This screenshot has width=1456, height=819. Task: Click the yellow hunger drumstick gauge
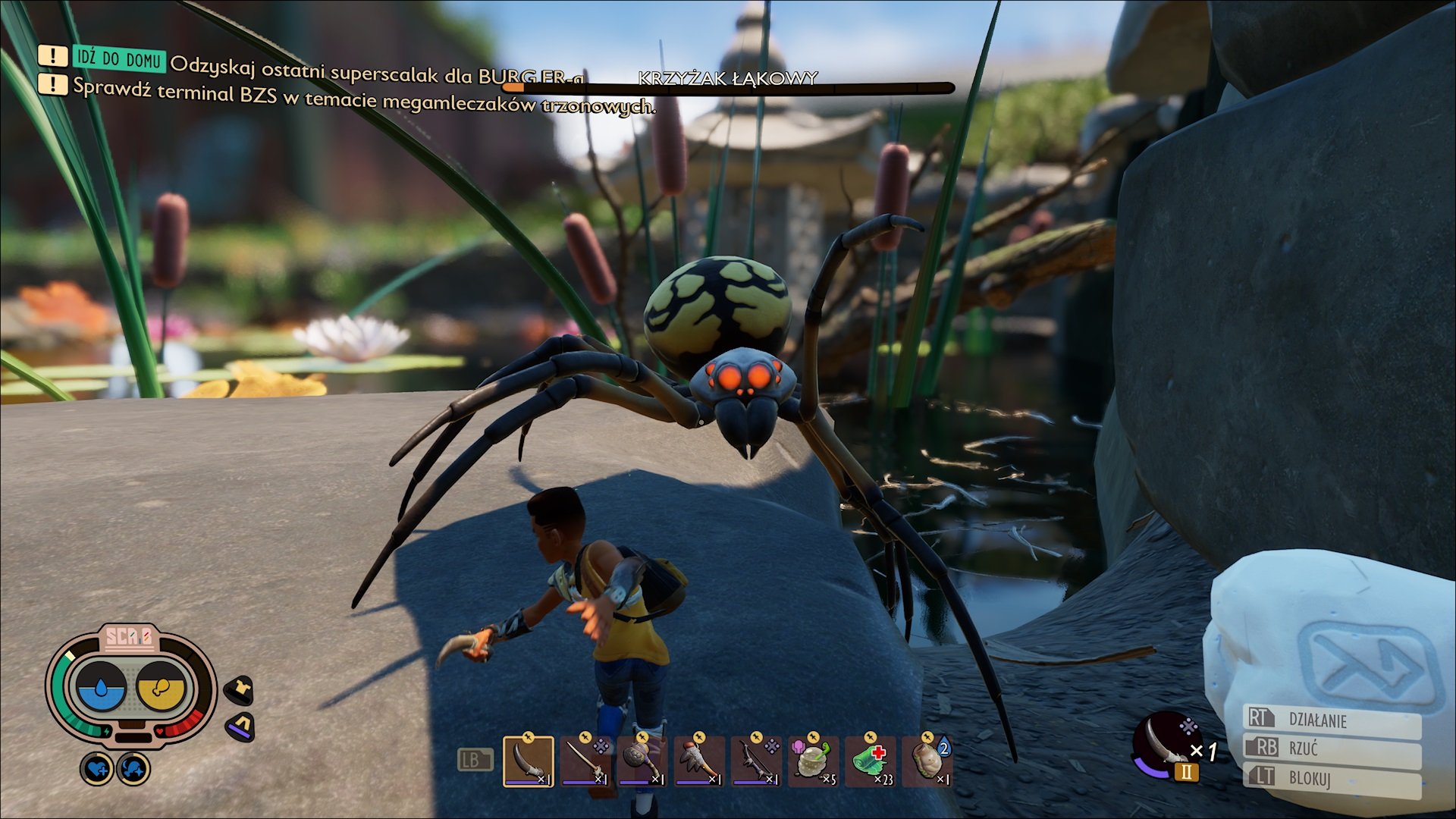coord(161,687)
